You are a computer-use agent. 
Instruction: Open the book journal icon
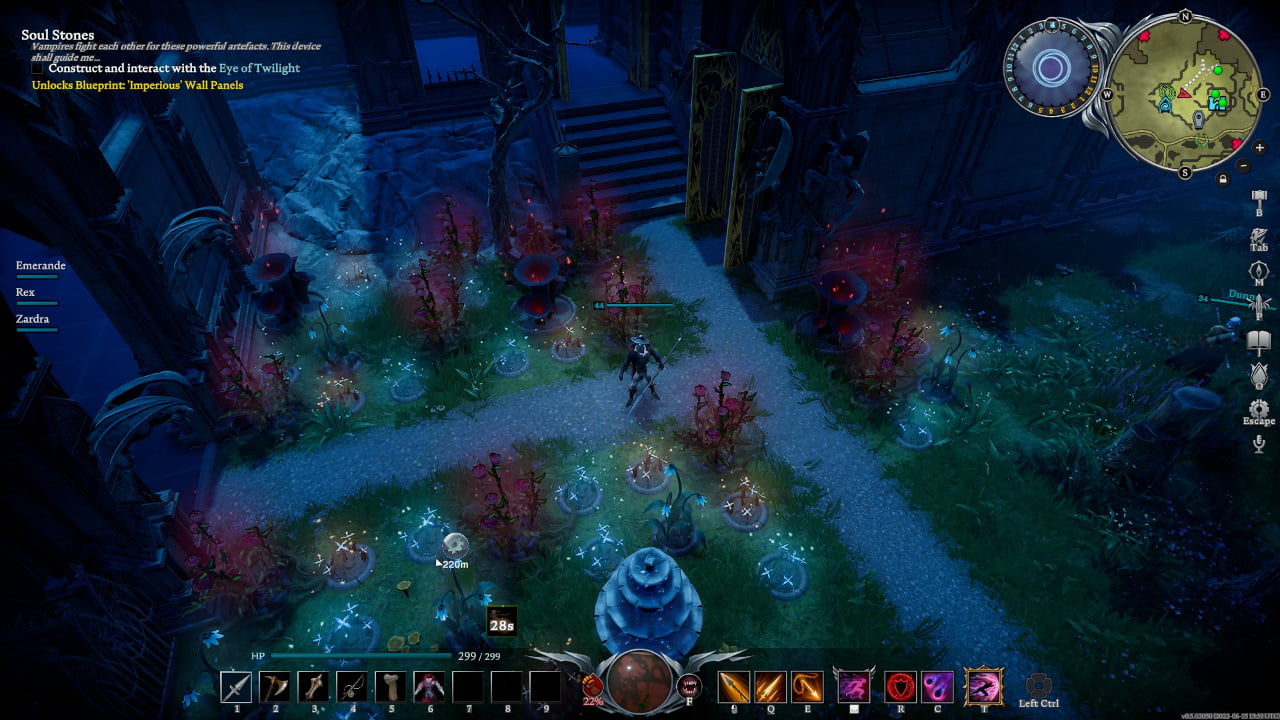(x=1259, y=342)
